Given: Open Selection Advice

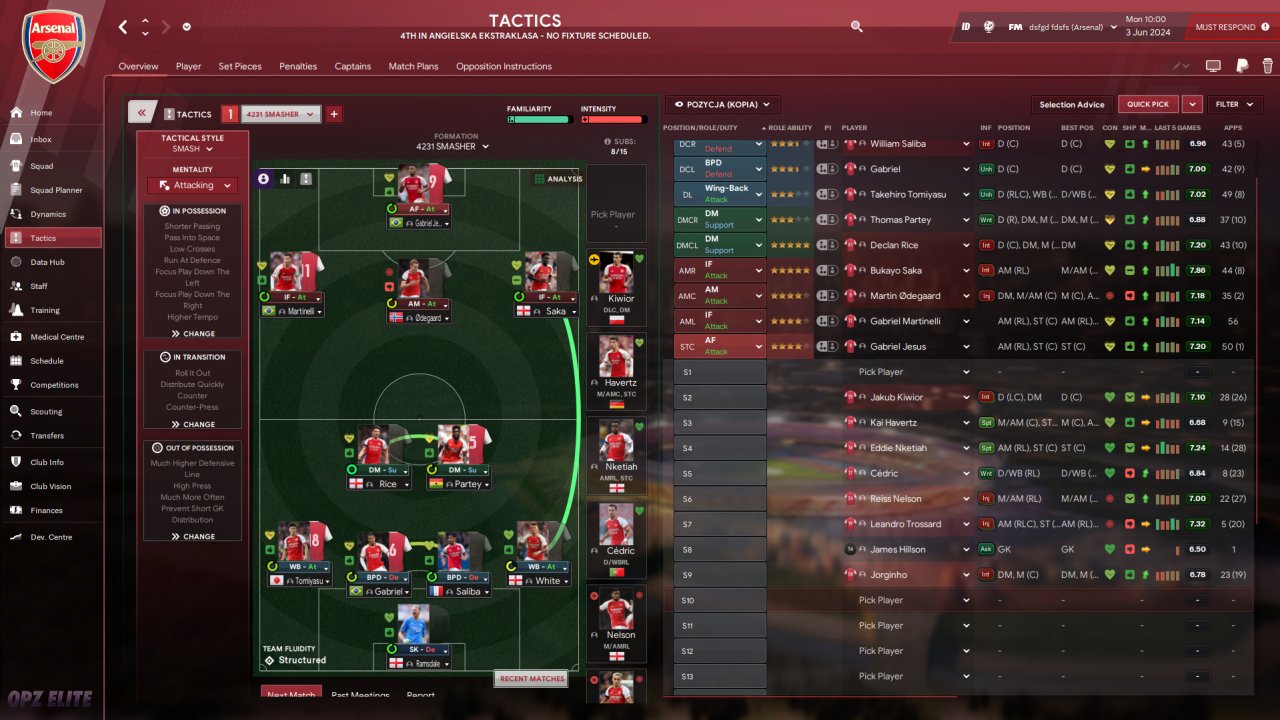Looking at the screenshot, I should (1071, 104).
